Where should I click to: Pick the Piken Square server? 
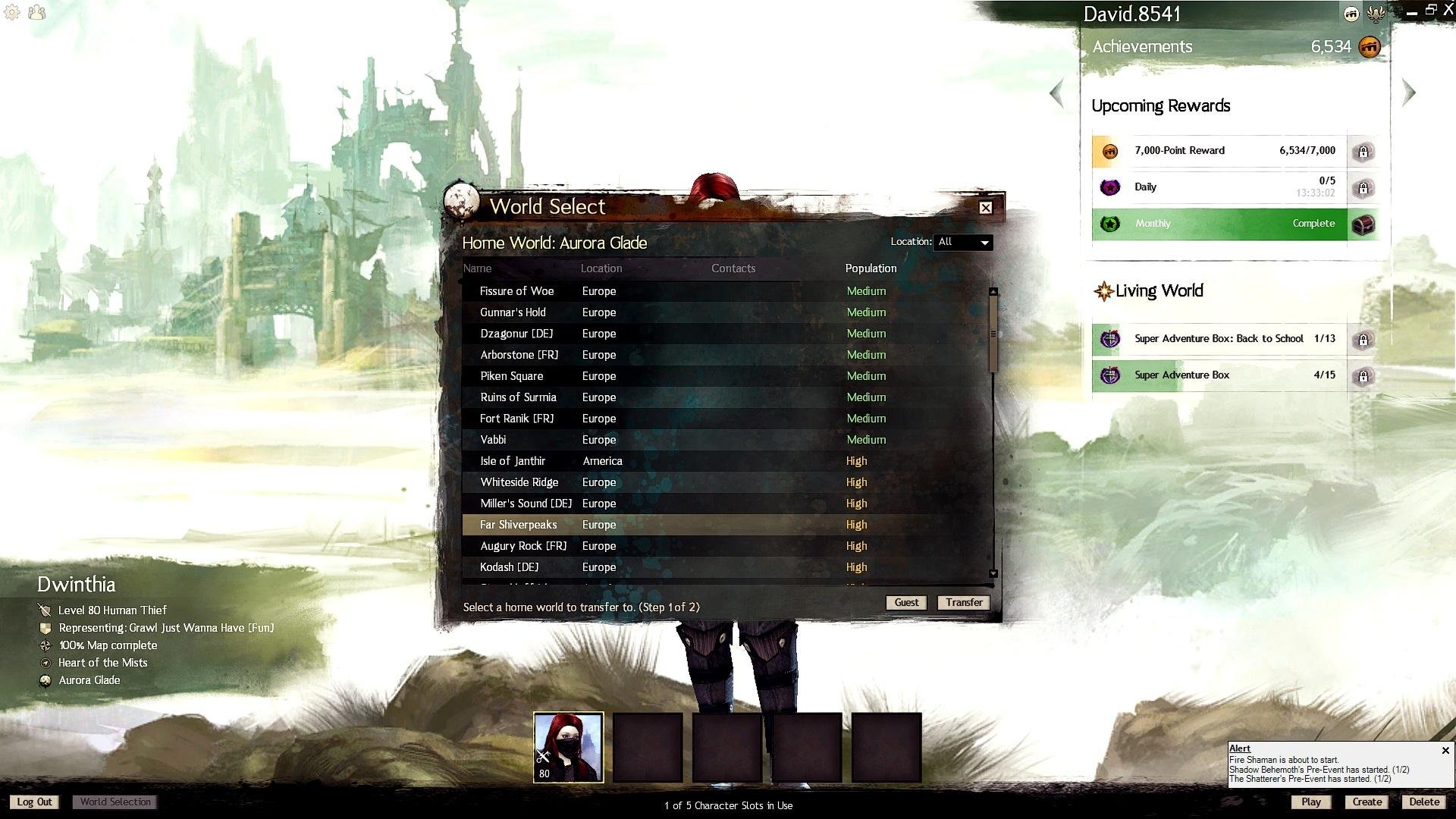511,376
